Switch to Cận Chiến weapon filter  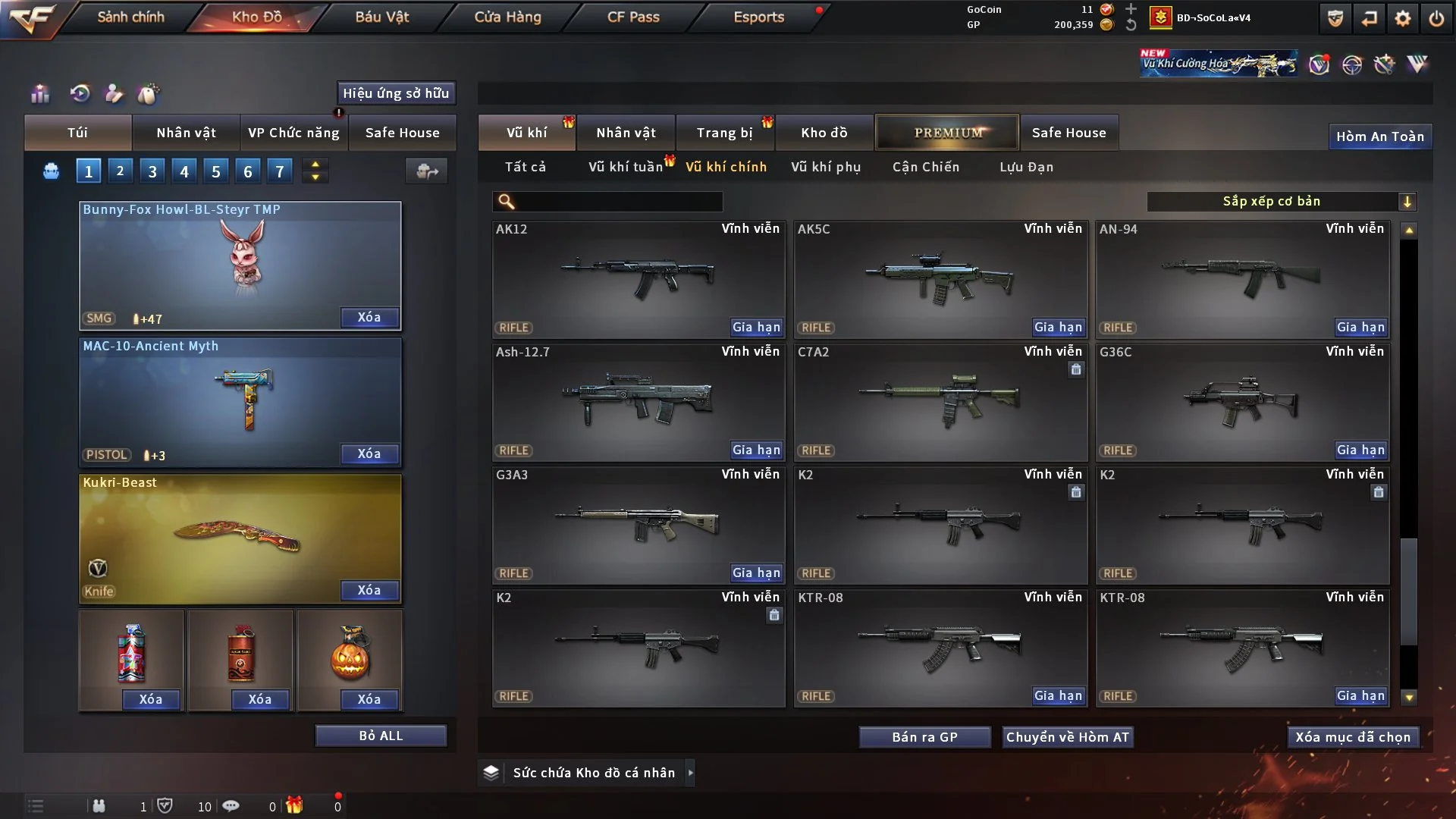[925, 167]
